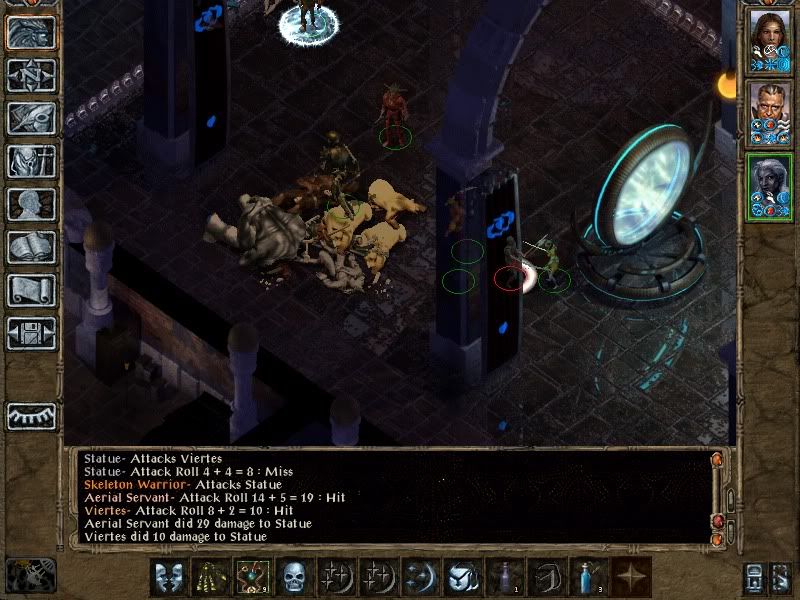This screenshot has height=600, width=800.
Task: Activate the four-pointed star action button
Action: click(630, 577)
